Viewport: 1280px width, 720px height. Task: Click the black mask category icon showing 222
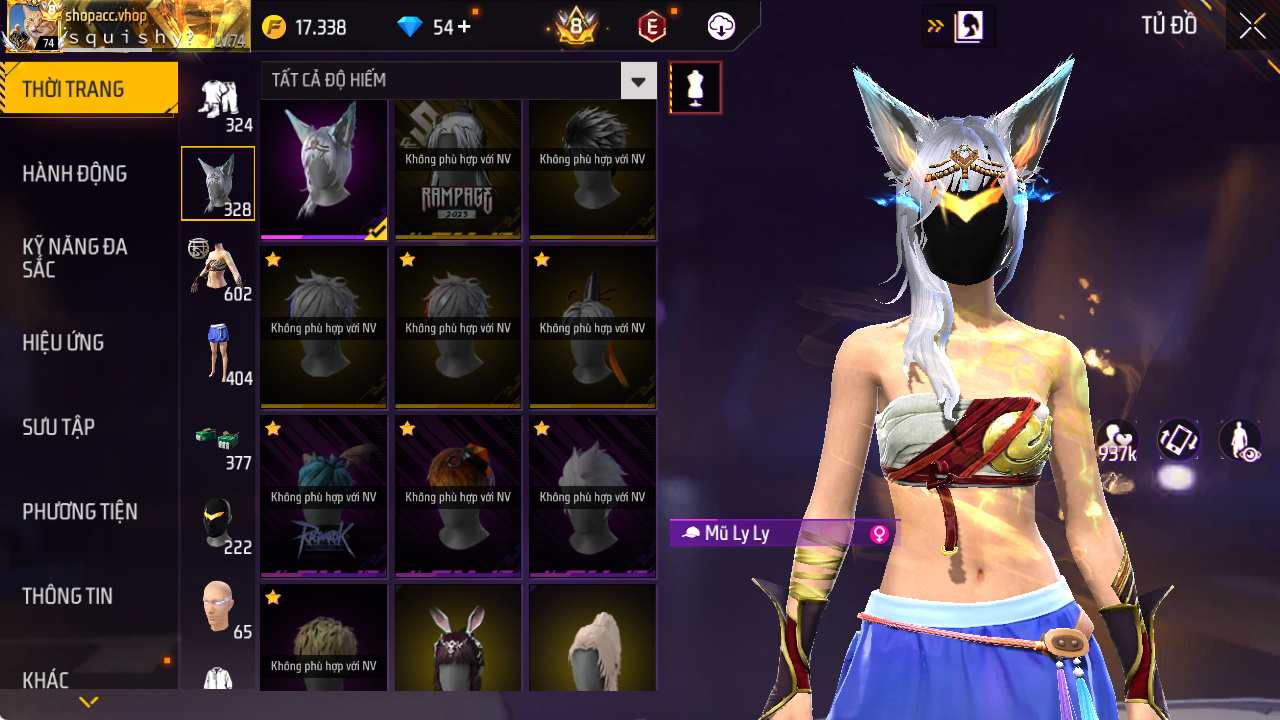click(218, 517)
